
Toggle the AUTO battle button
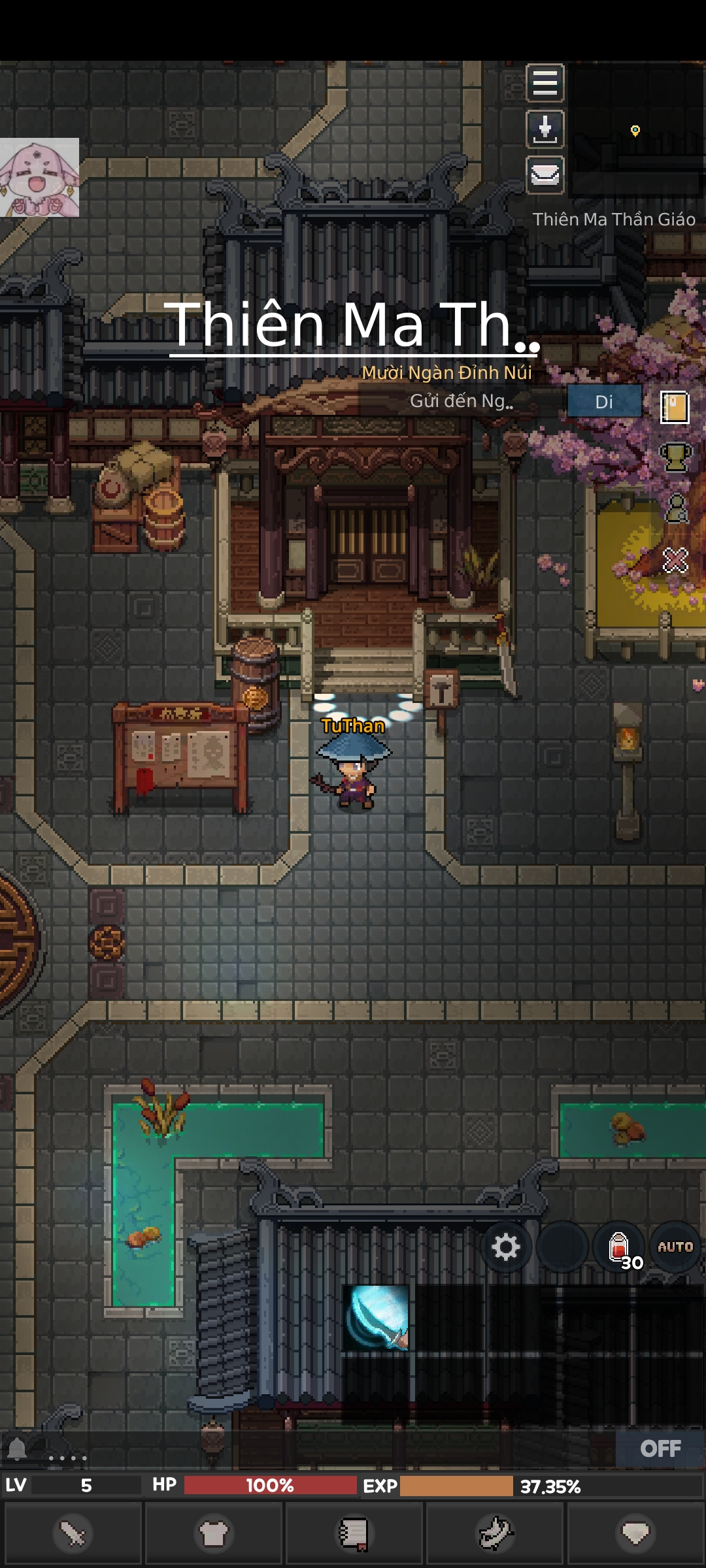click(x=675, y=1247)
